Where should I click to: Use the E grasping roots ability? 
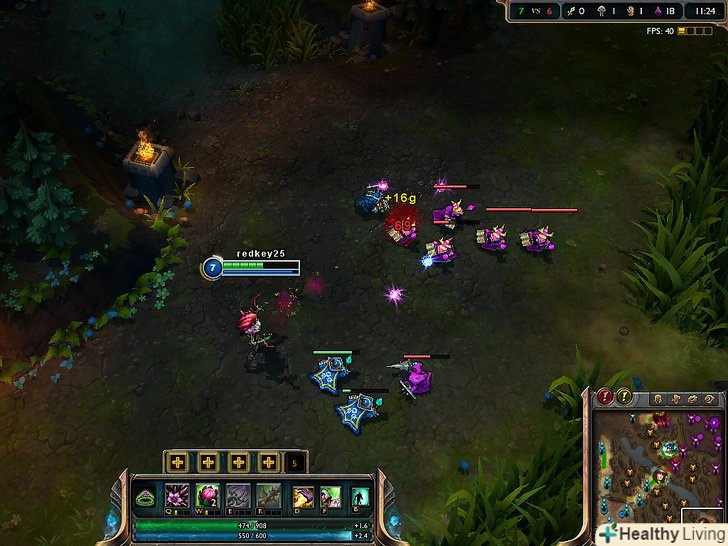click(x=238, y=496)
